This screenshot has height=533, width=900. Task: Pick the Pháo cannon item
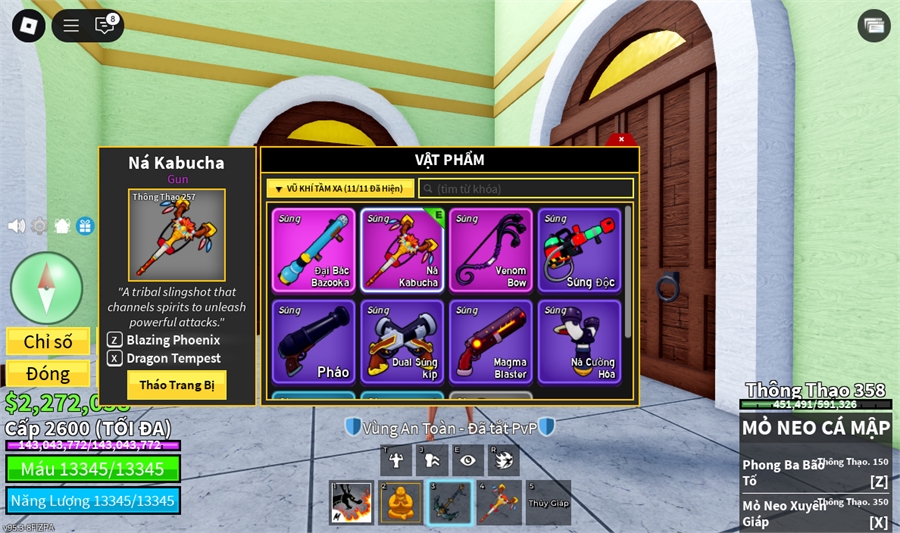point(313,342)
